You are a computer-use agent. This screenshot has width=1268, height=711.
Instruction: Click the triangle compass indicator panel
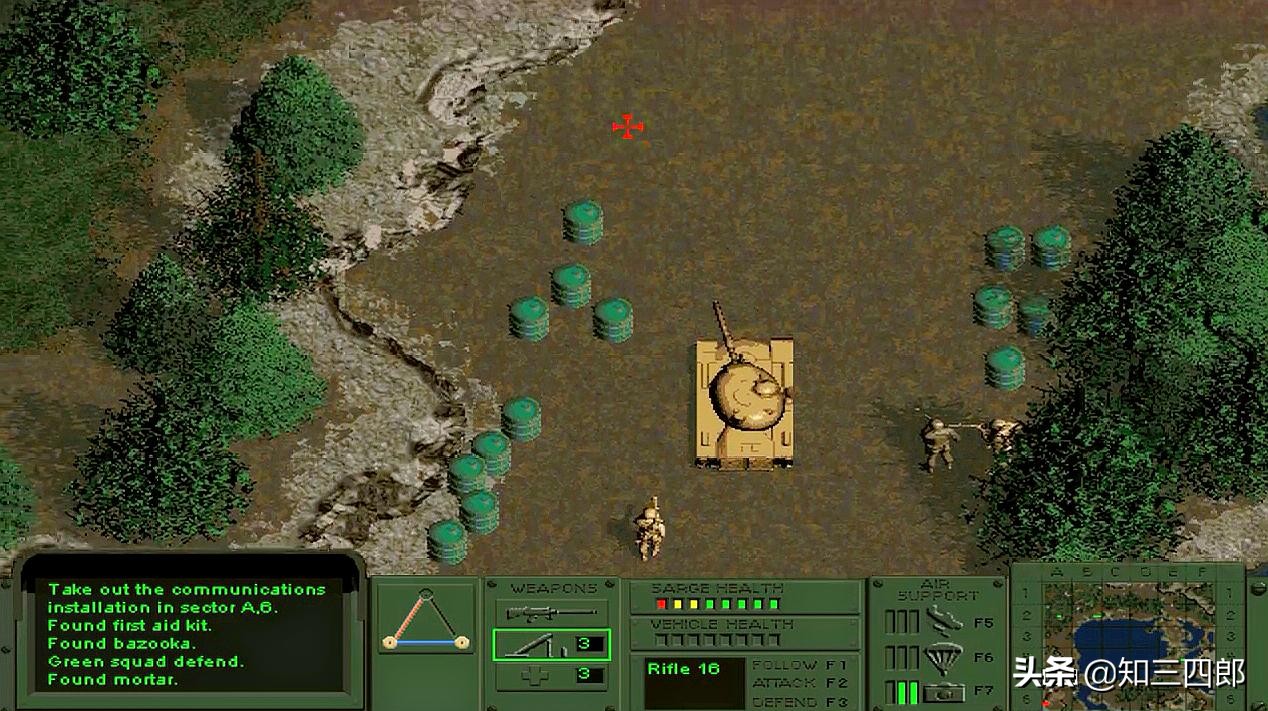coord(427,619)
